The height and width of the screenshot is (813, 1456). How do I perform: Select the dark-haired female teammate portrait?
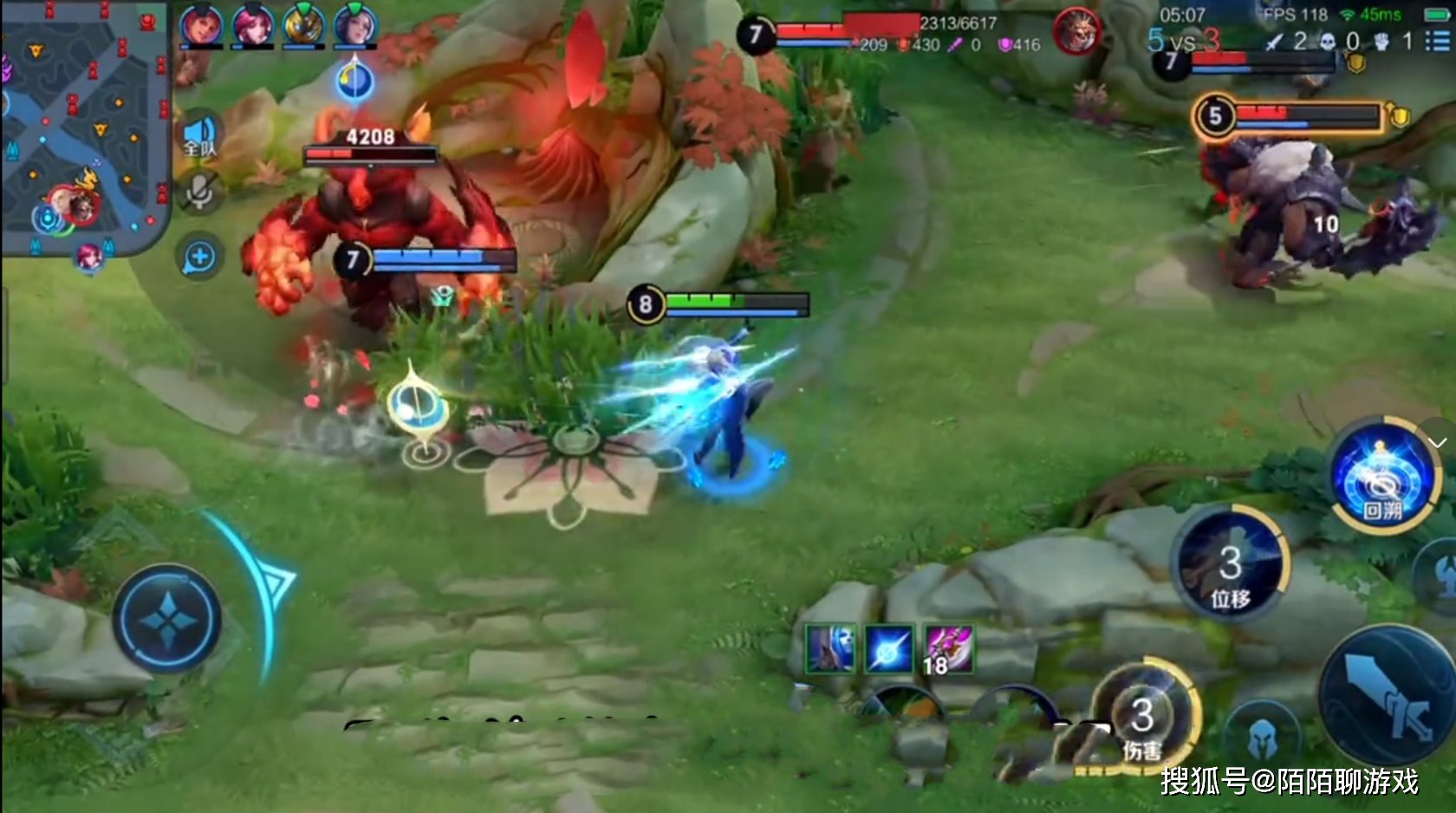(x=355, y=25)
